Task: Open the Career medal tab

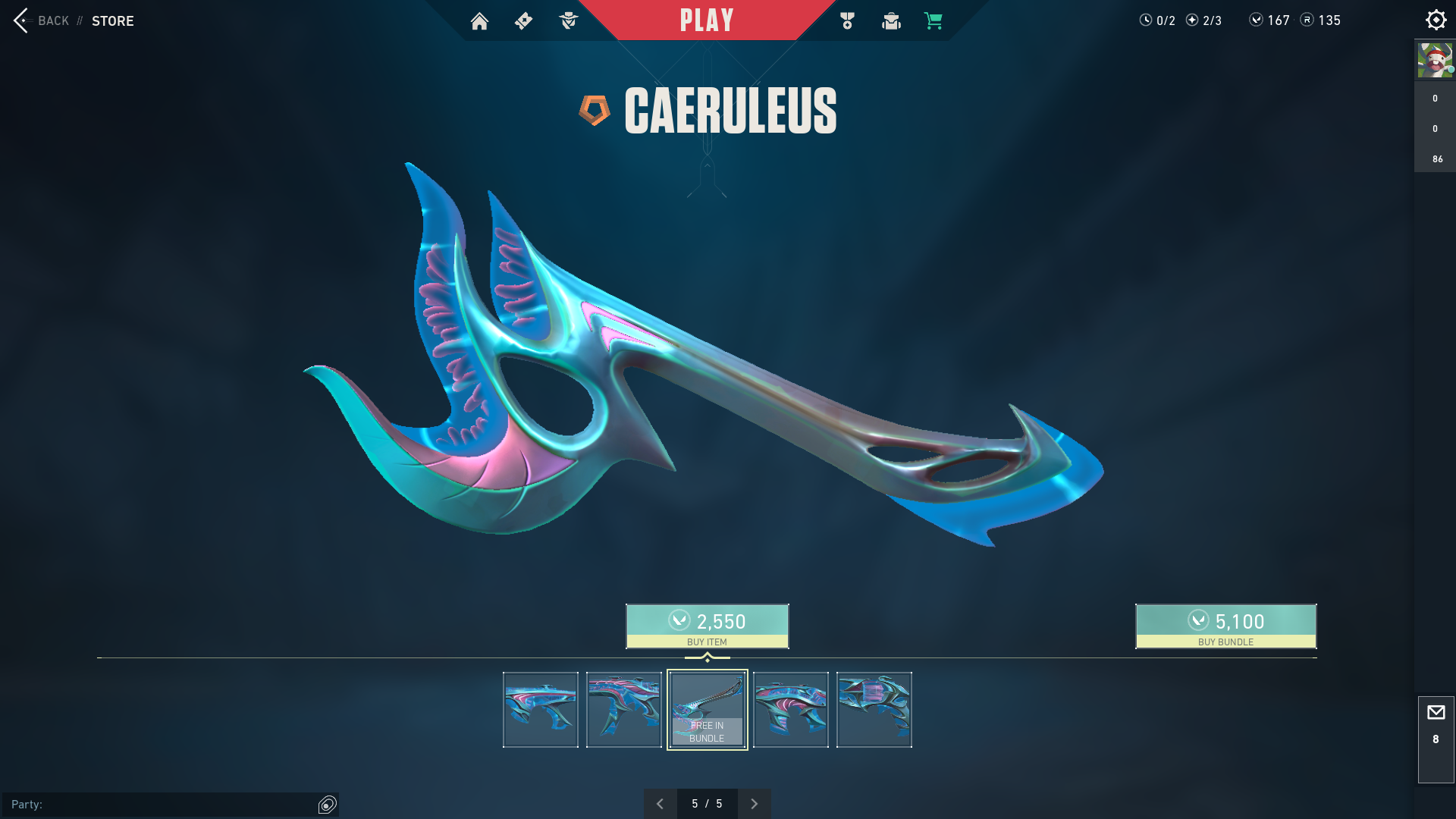Action: (x=847, y=21)
